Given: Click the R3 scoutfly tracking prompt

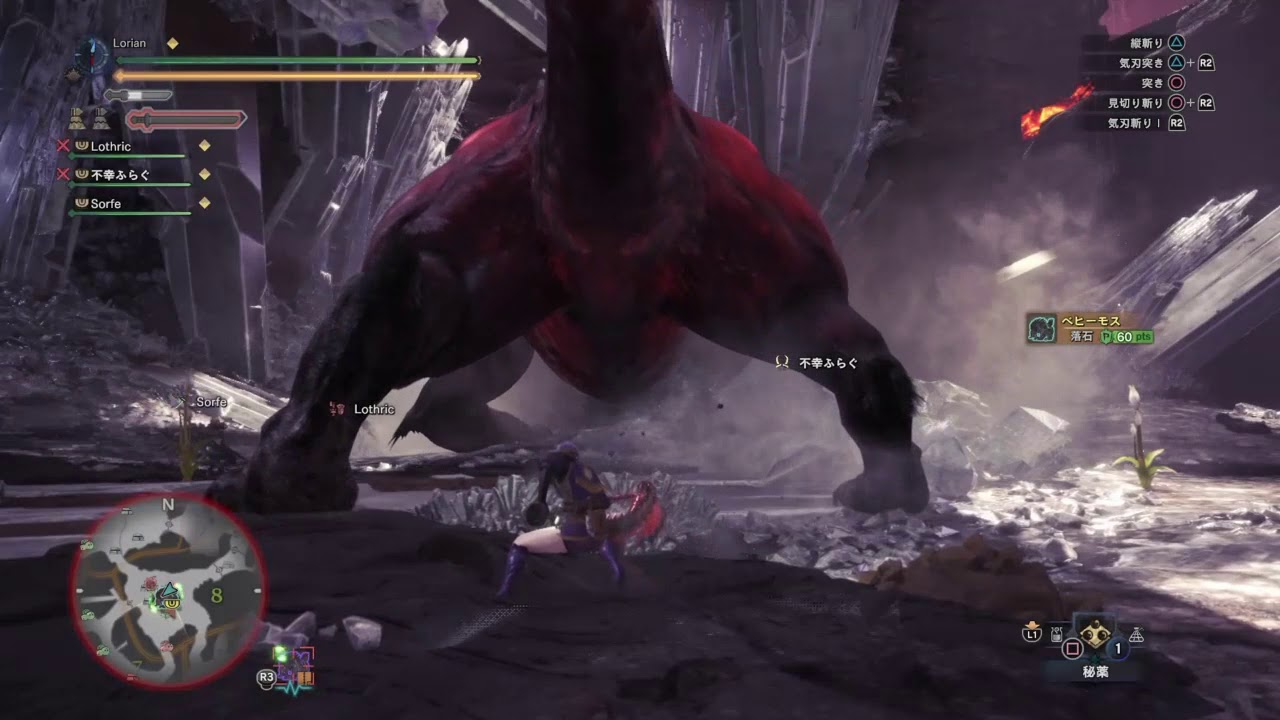Looking at the screenshot, I should coord(267,677).
